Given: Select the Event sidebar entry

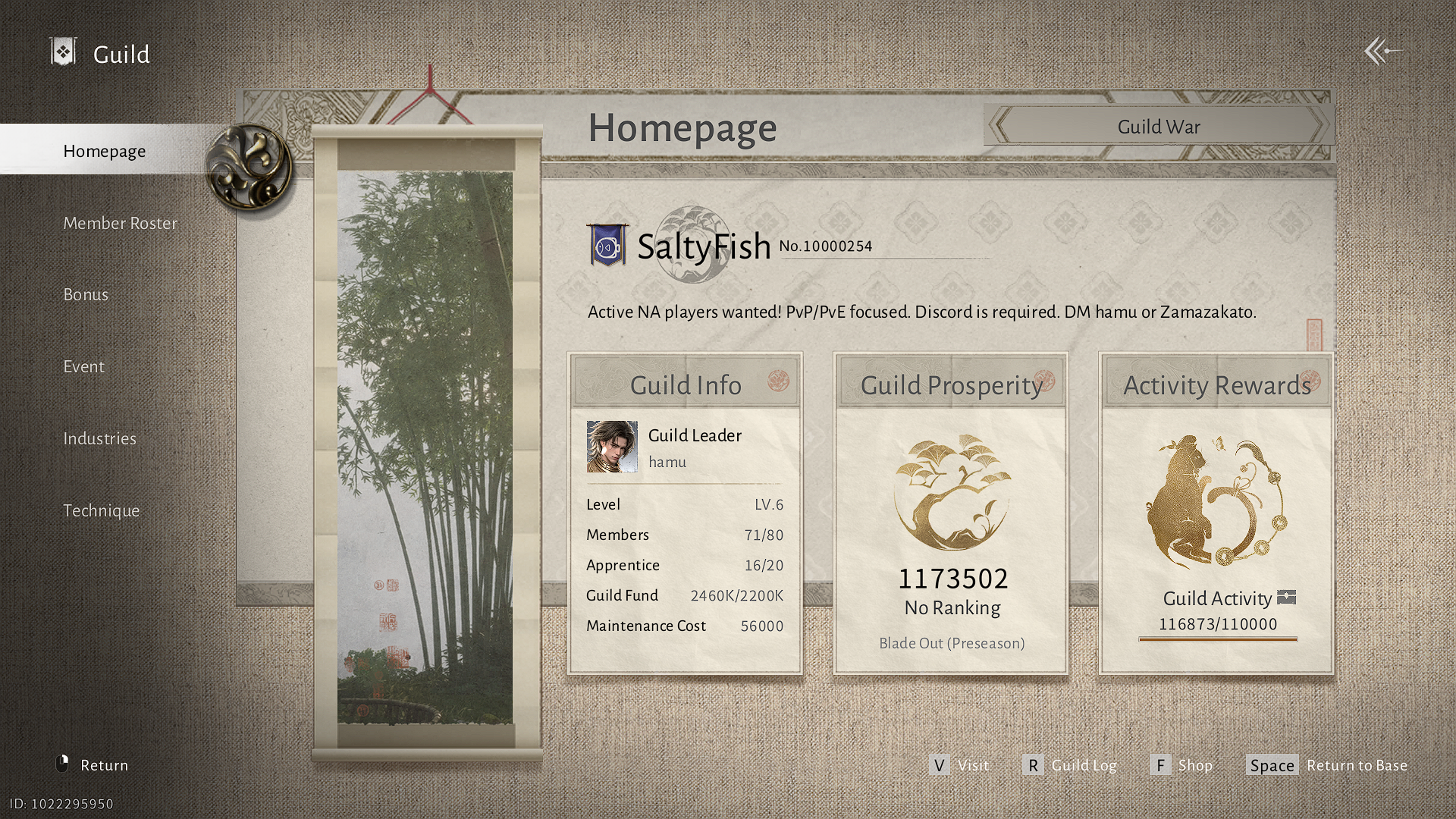Looking at the screenshot, I should [x=83, y=366].
